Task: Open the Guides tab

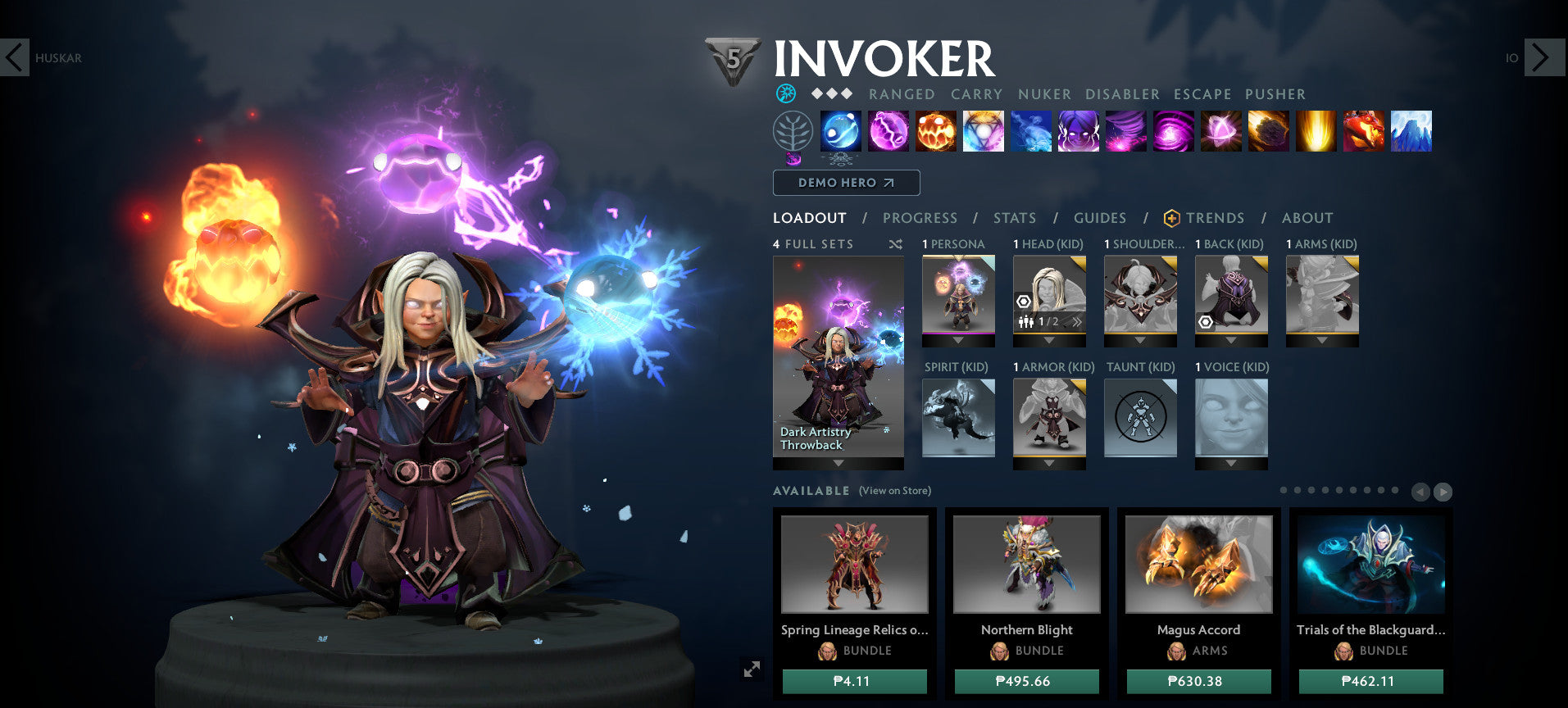Action: pos(1099,218)
